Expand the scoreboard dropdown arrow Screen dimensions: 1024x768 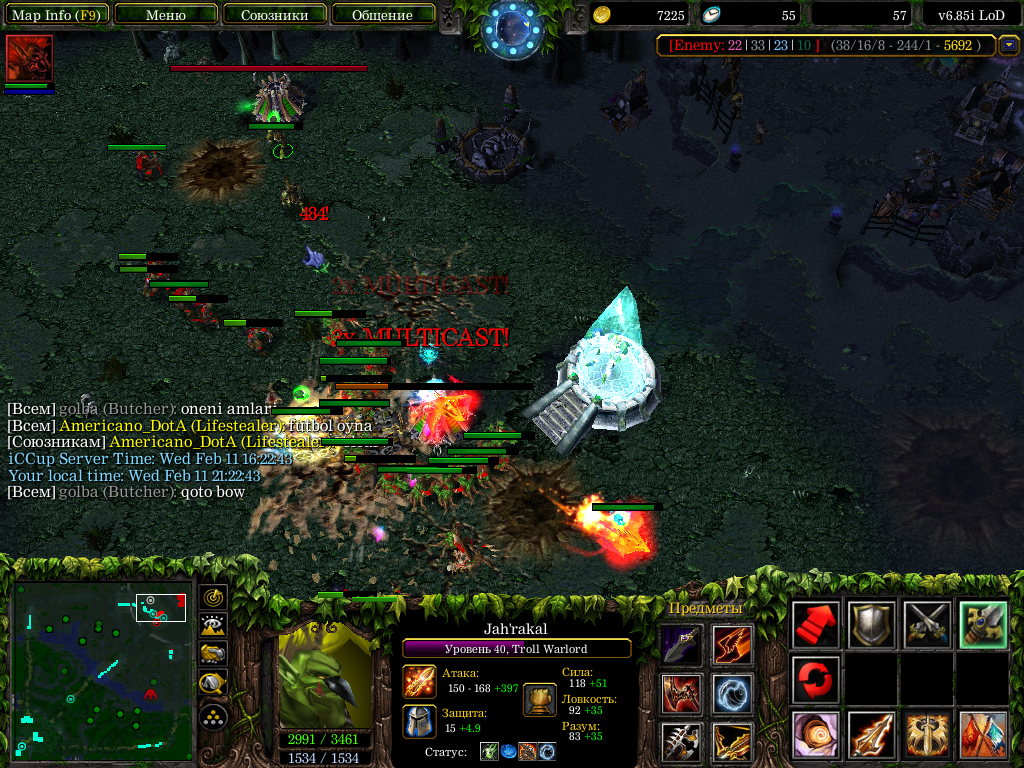pos(1009,45)
